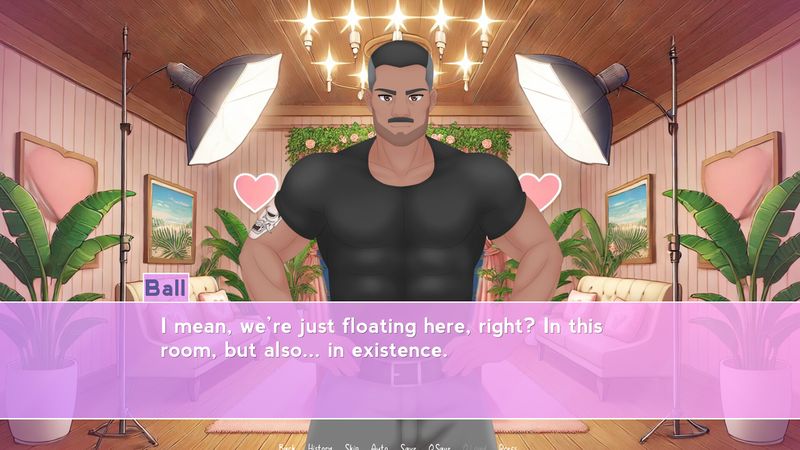Open the dialogue History log
Screen dimensions: 800x450
tap(320, 446)
